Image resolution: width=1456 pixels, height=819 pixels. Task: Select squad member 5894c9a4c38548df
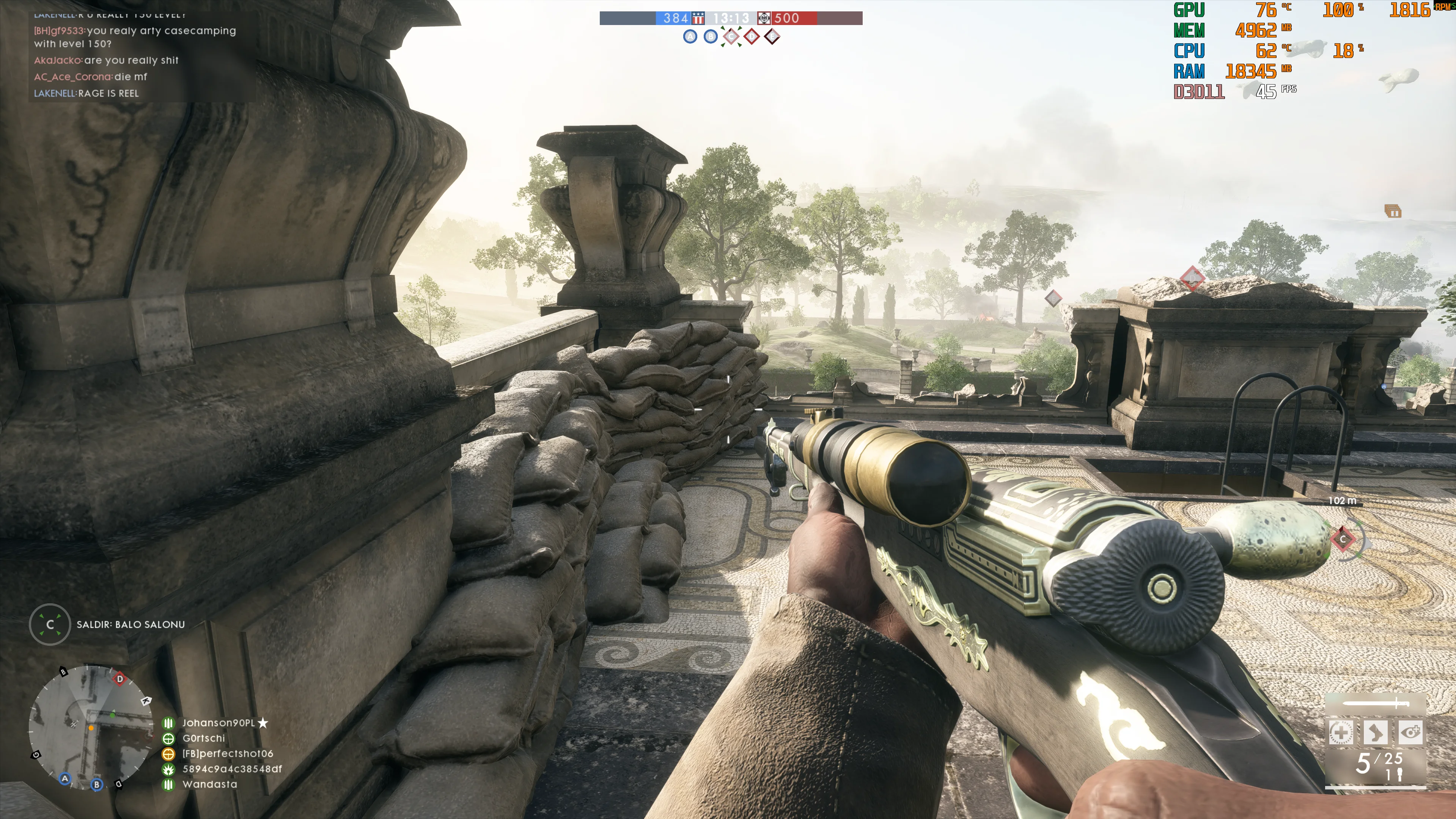[x=232, y=769]
